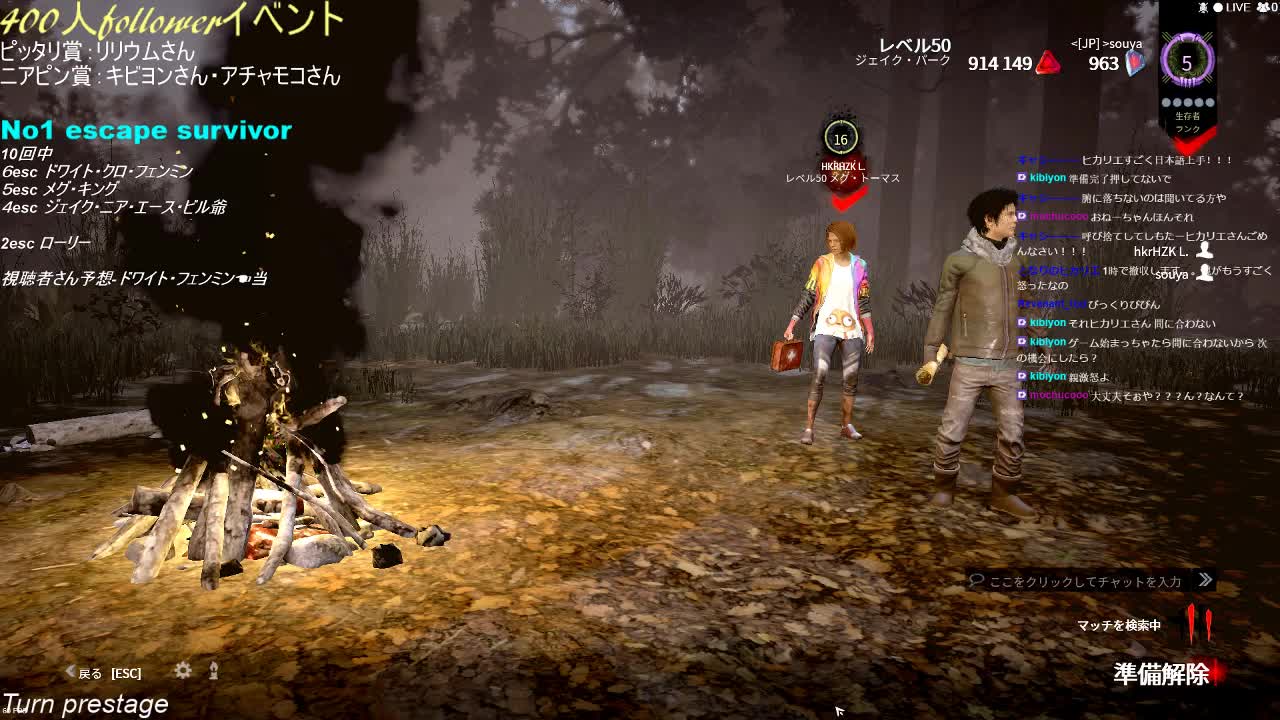The height and width of the screenshot is (720, 1280).
Task: Select the blue iridescent shards icon
Action: tap(1135, 63)
